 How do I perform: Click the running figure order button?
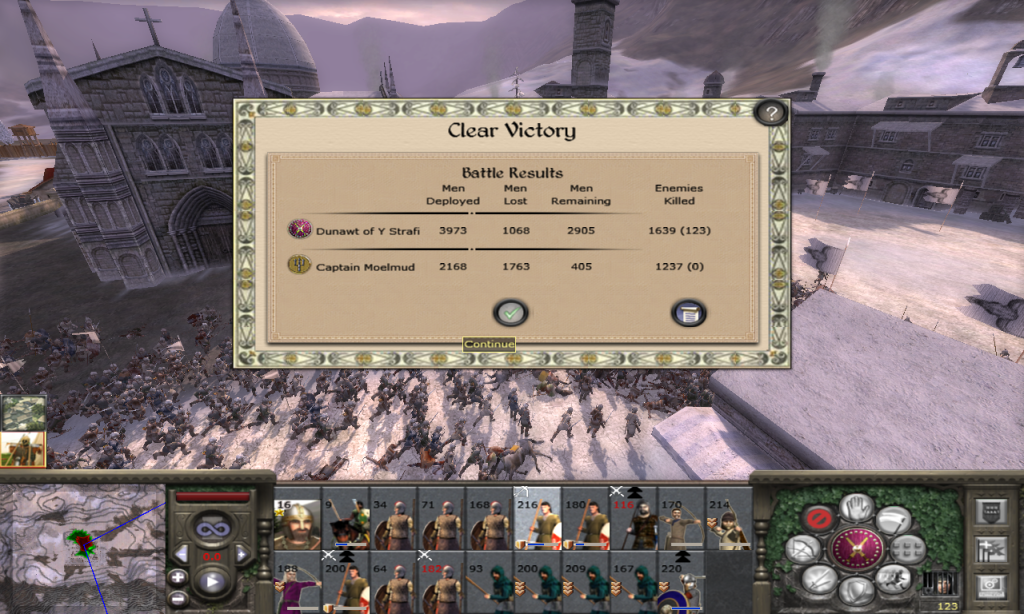[x=895, y=578]
